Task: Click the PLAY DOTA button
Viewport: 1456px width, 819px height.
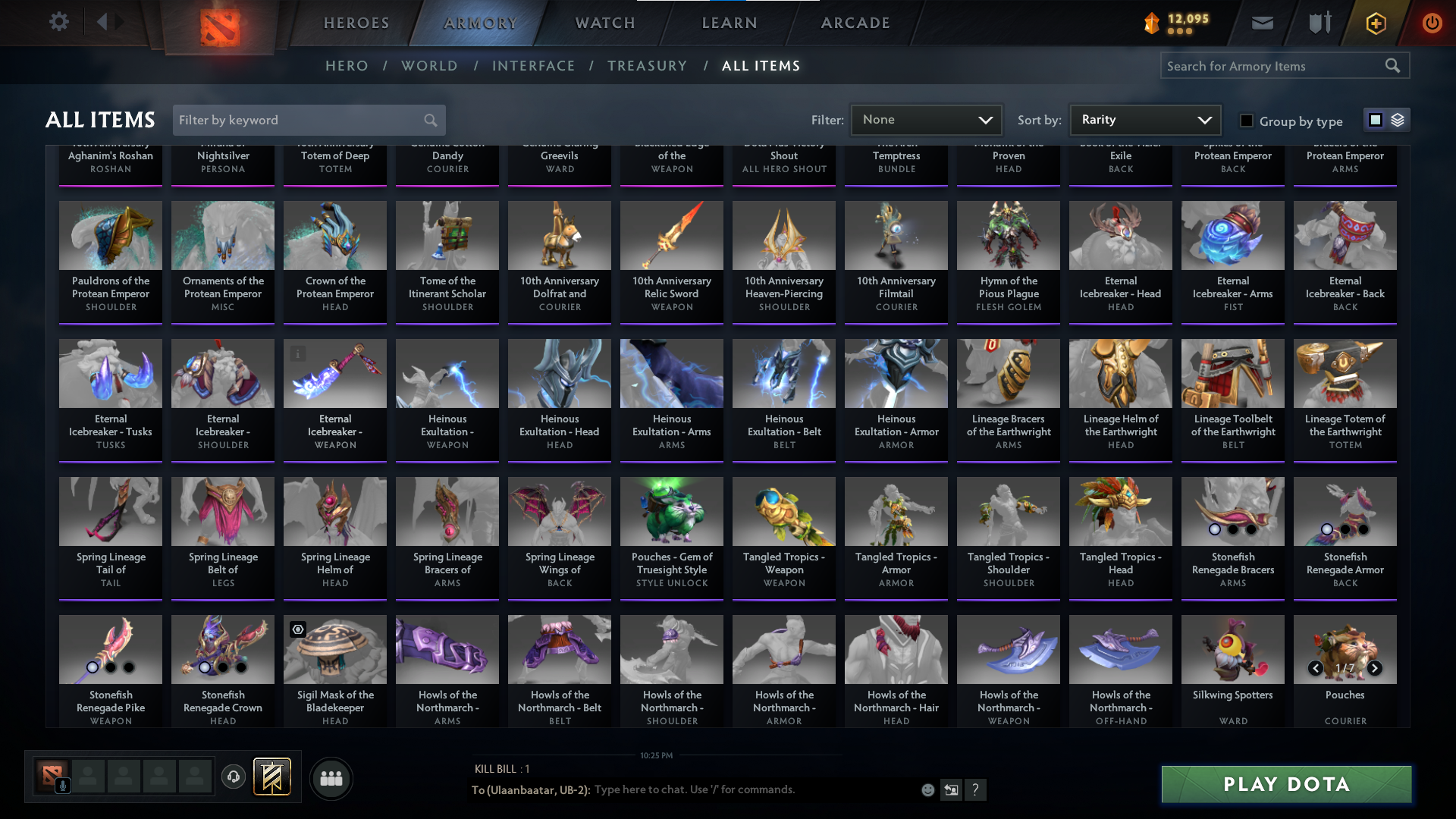Action: pyautogui.click(x=1285, y=784)
